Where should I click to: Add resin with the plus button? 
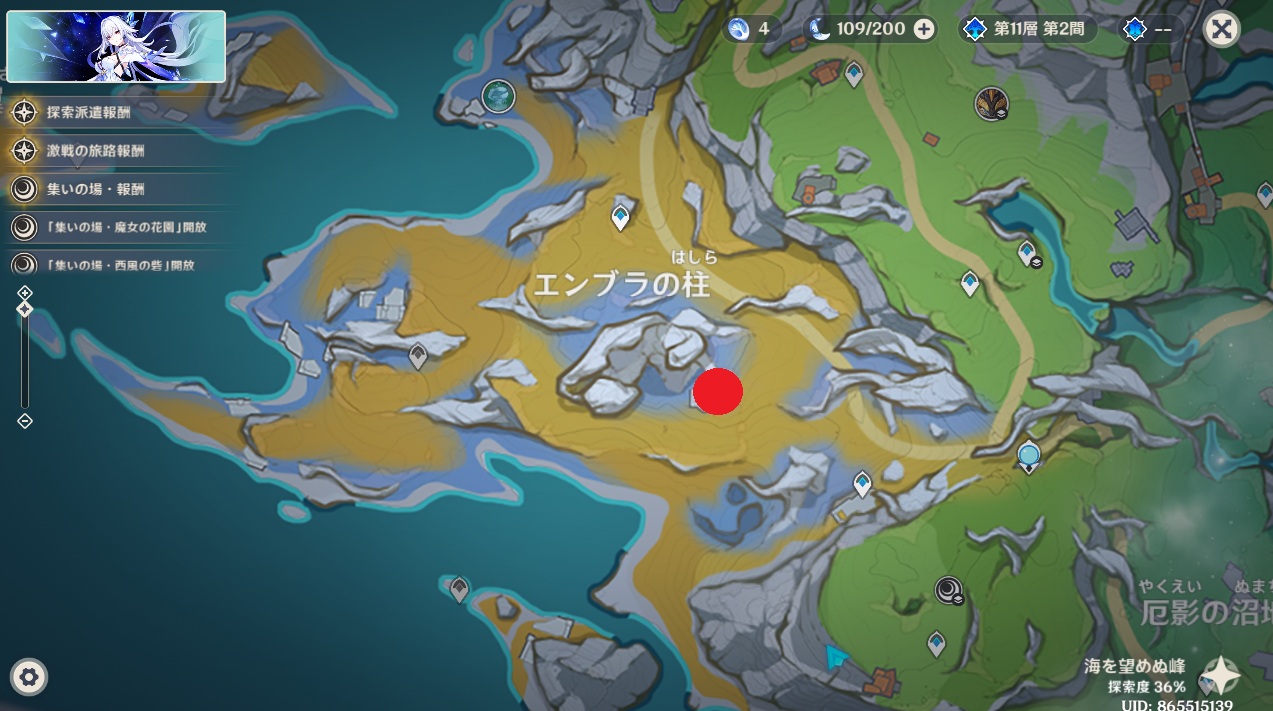(925, 29)
